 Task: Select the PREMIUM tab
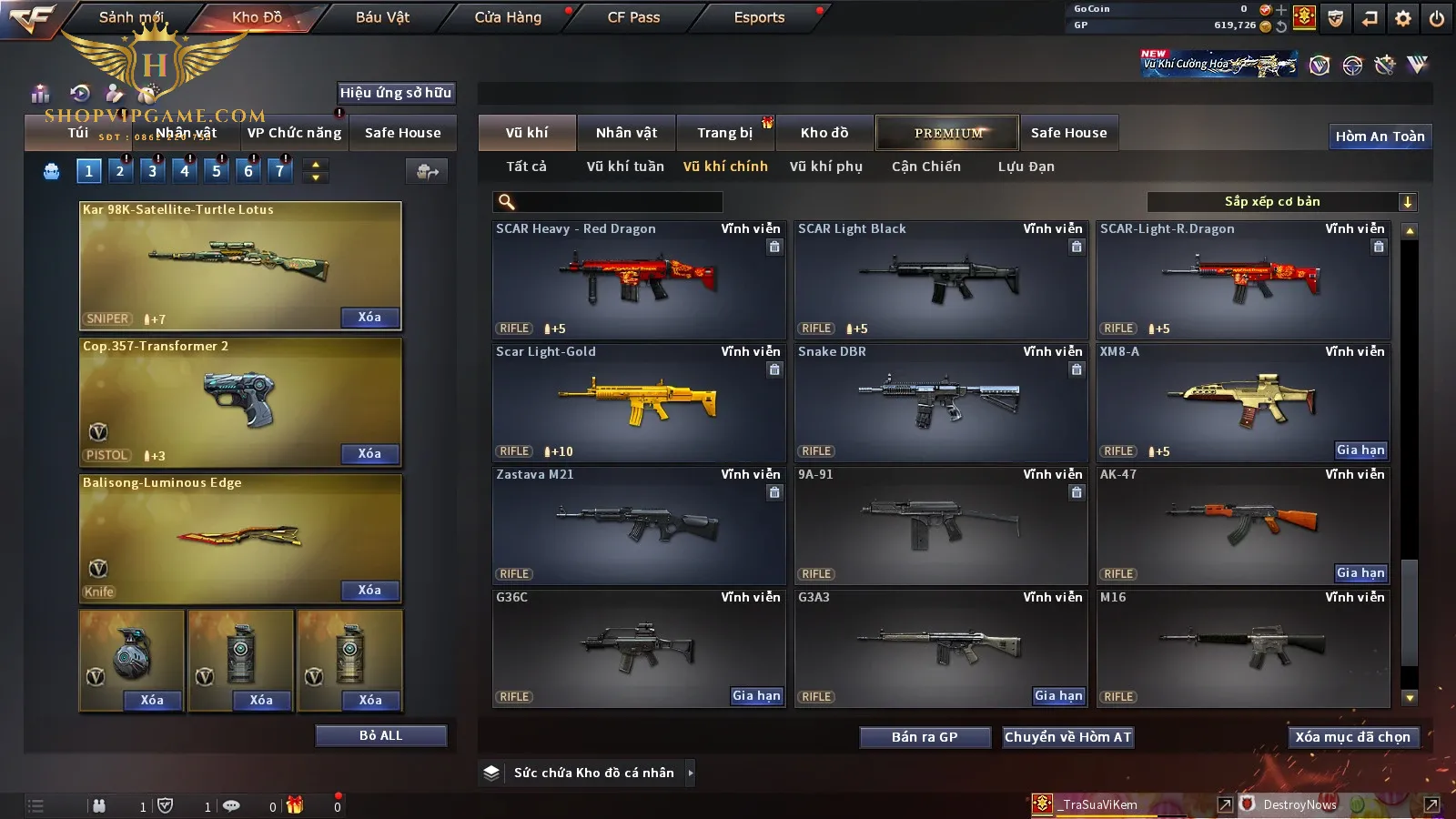[x=948, y=133]
